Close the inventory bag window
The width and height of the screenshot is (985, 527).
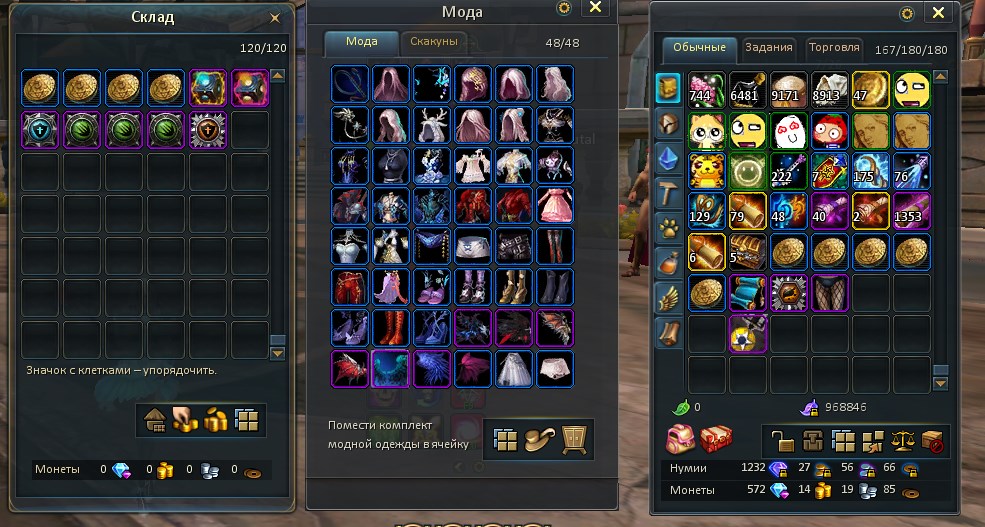[x=938, y=13]
